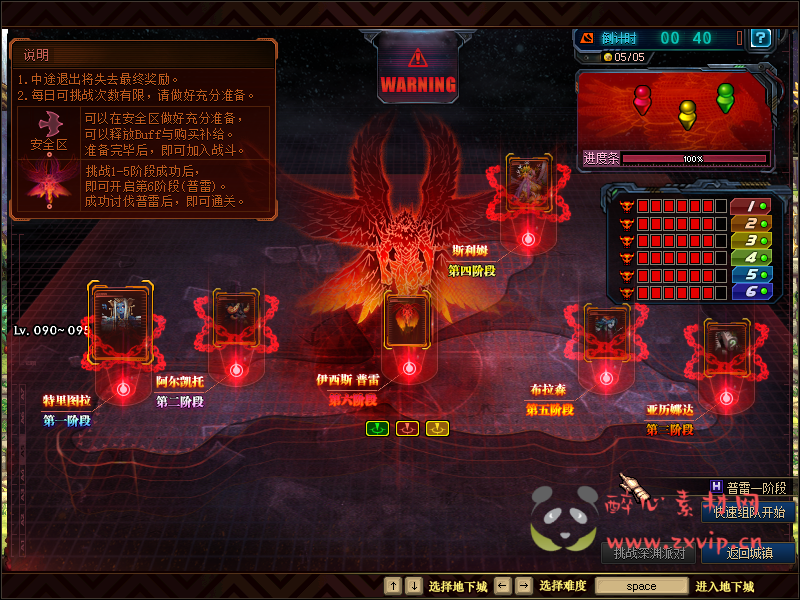Switch to the yellow stage 3 tab
This screenshot has width=800, height=600.
(749, 240)
